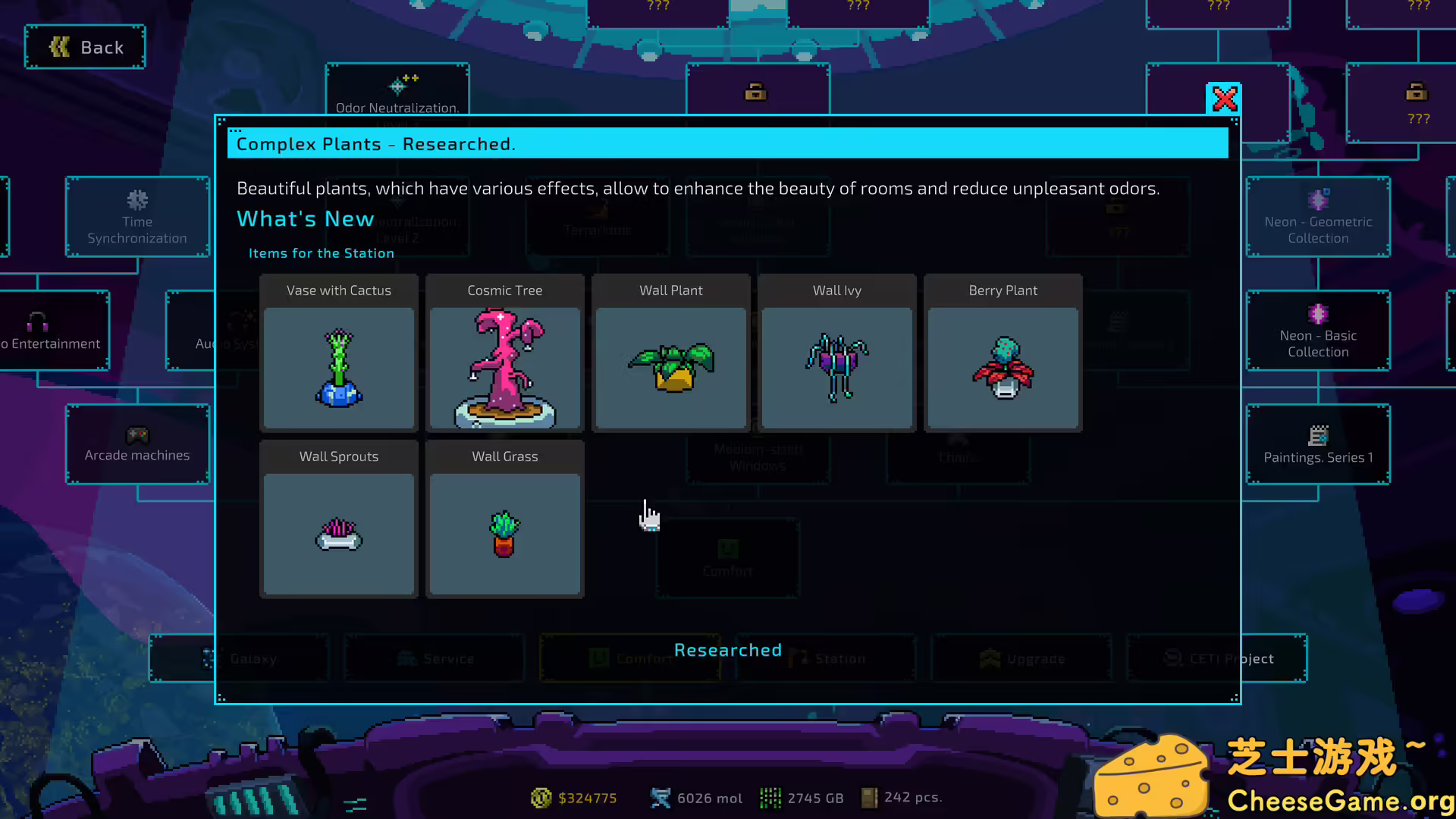The height and width of the screenshot is (819, 1456).
Task: Switch to the CETI Project tab
Action: (1274, 658)
